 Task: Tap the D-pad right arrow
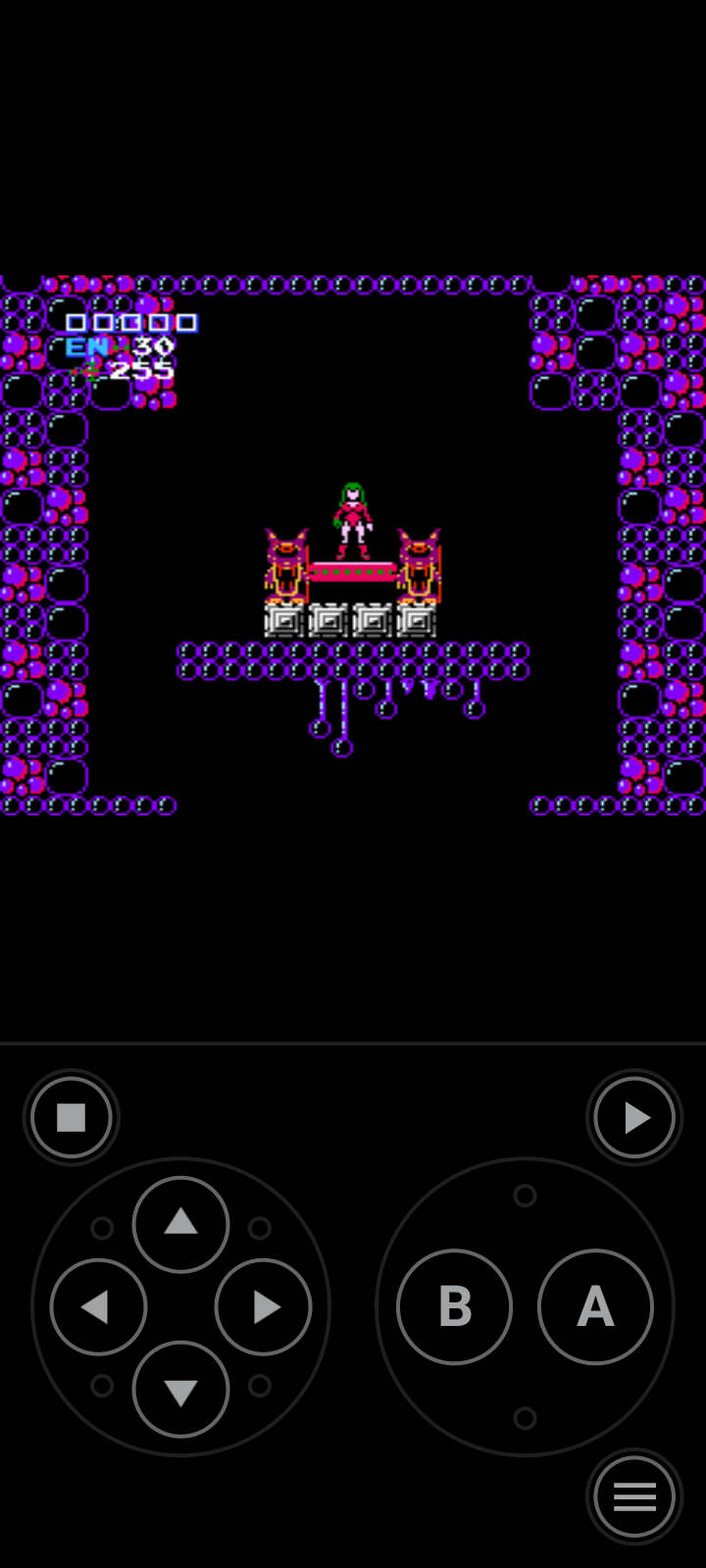tap(263, 1306)
